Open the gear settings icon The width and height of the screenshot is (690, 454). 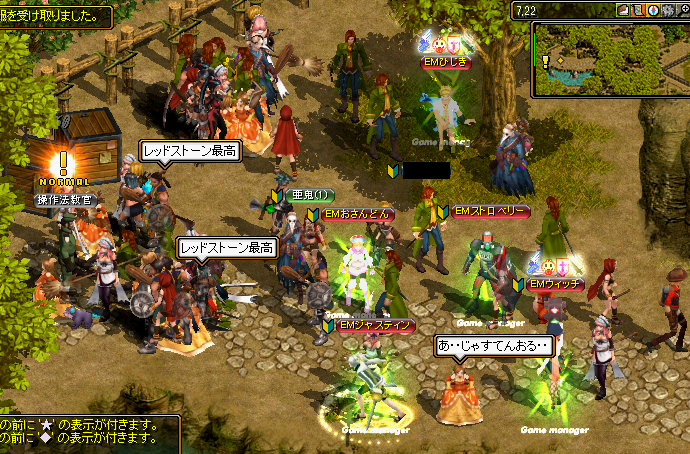coord(667,10)
